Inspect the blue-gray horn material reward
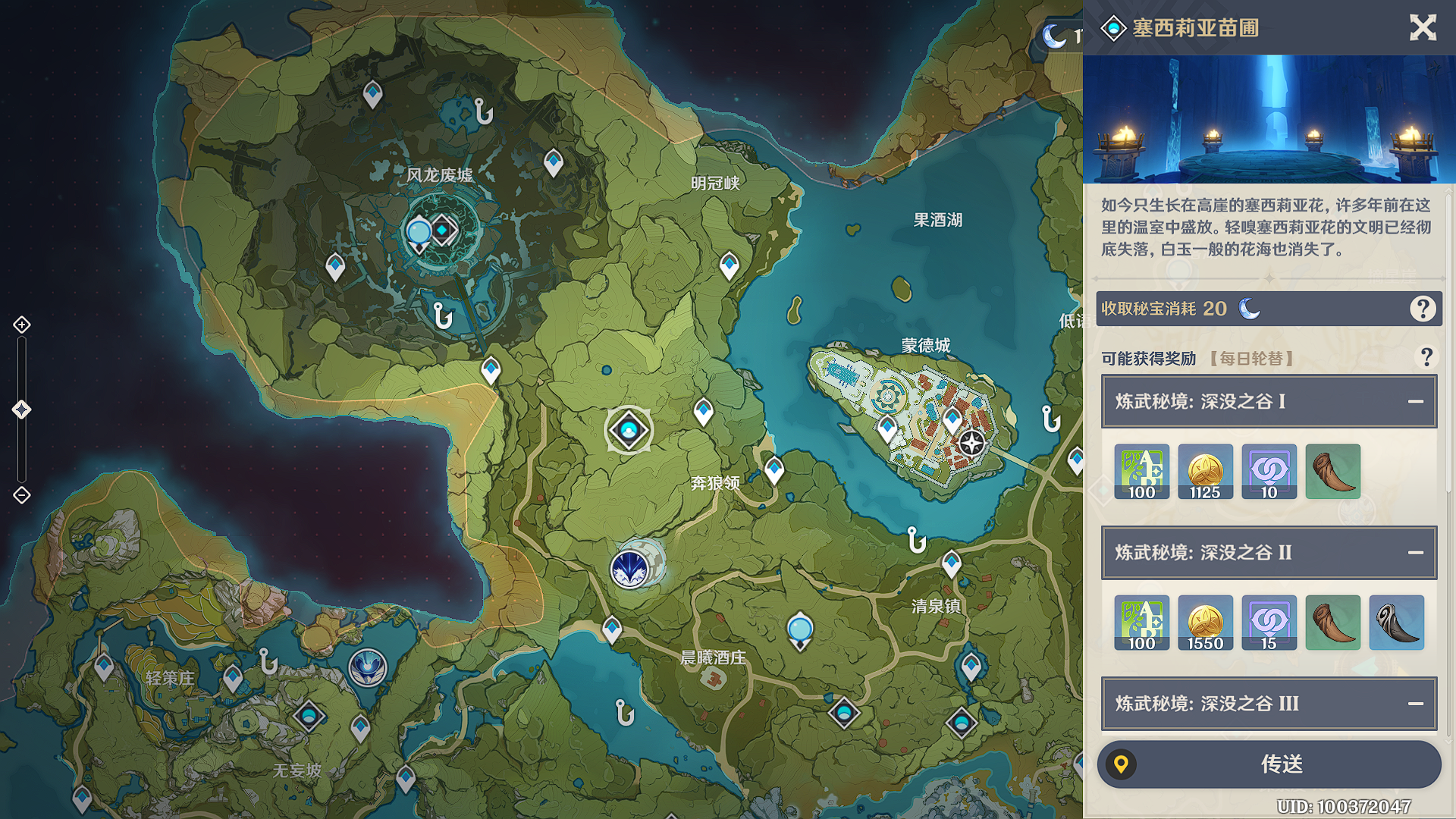This screenshot has width=1456, height=819. pyautogui.click(x=1396, y=623)
